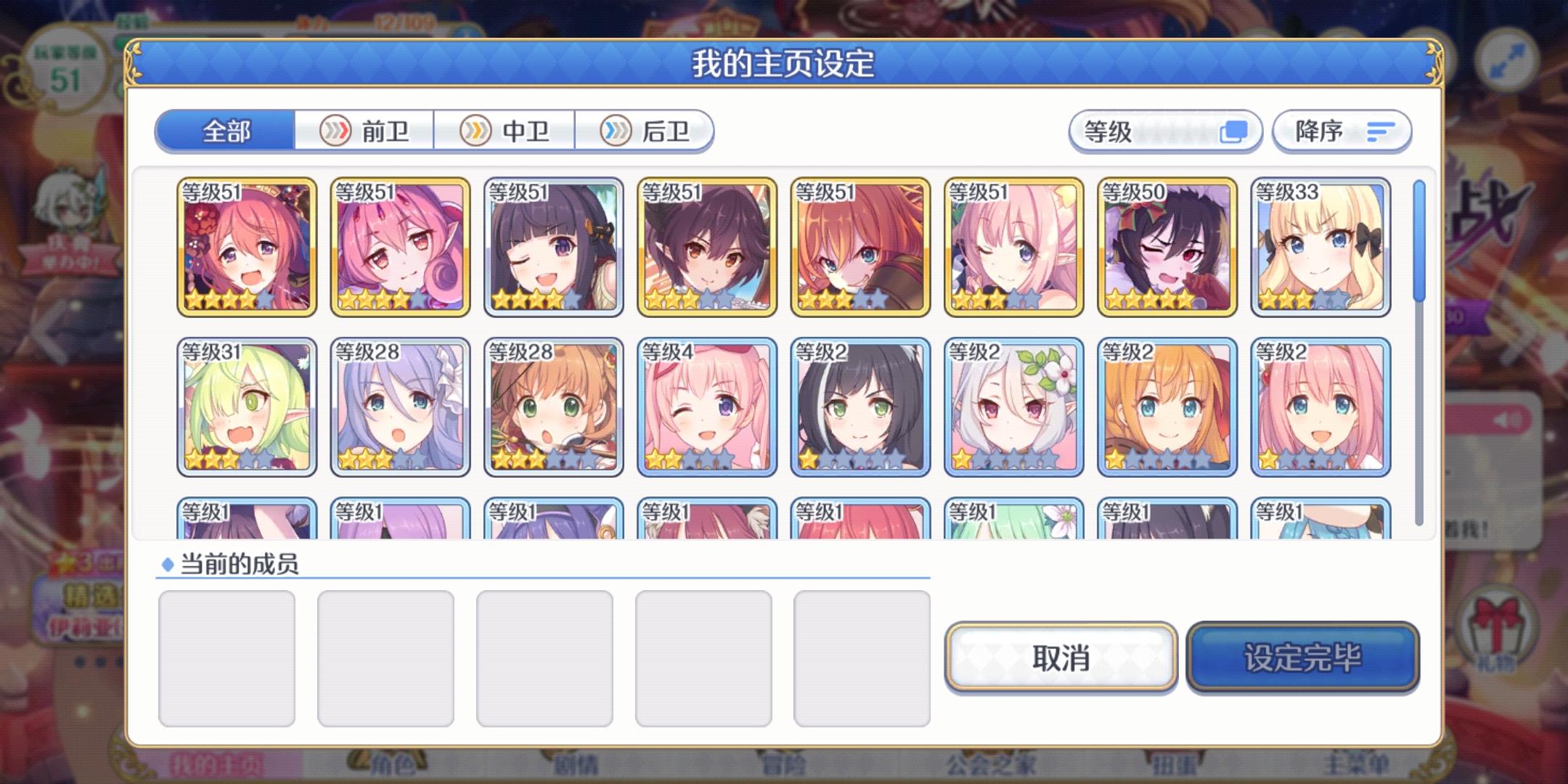Image resolution: width=1568 pixels, height=784 pixels.
Task: Toggle 降序 descending sort order
Action: tap(1342, 131)
